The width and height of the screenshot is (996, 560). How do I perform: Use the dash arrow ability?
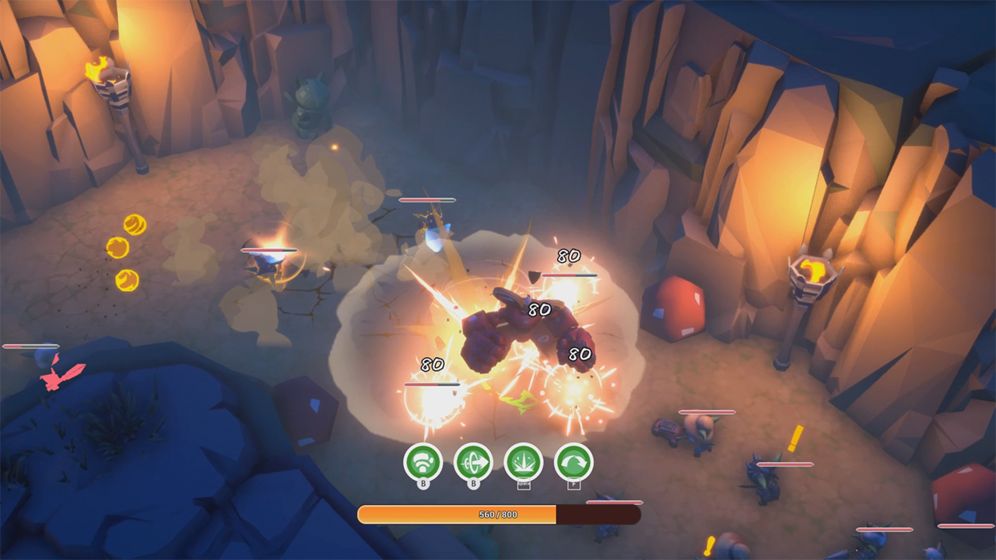(x=473, y=463)
